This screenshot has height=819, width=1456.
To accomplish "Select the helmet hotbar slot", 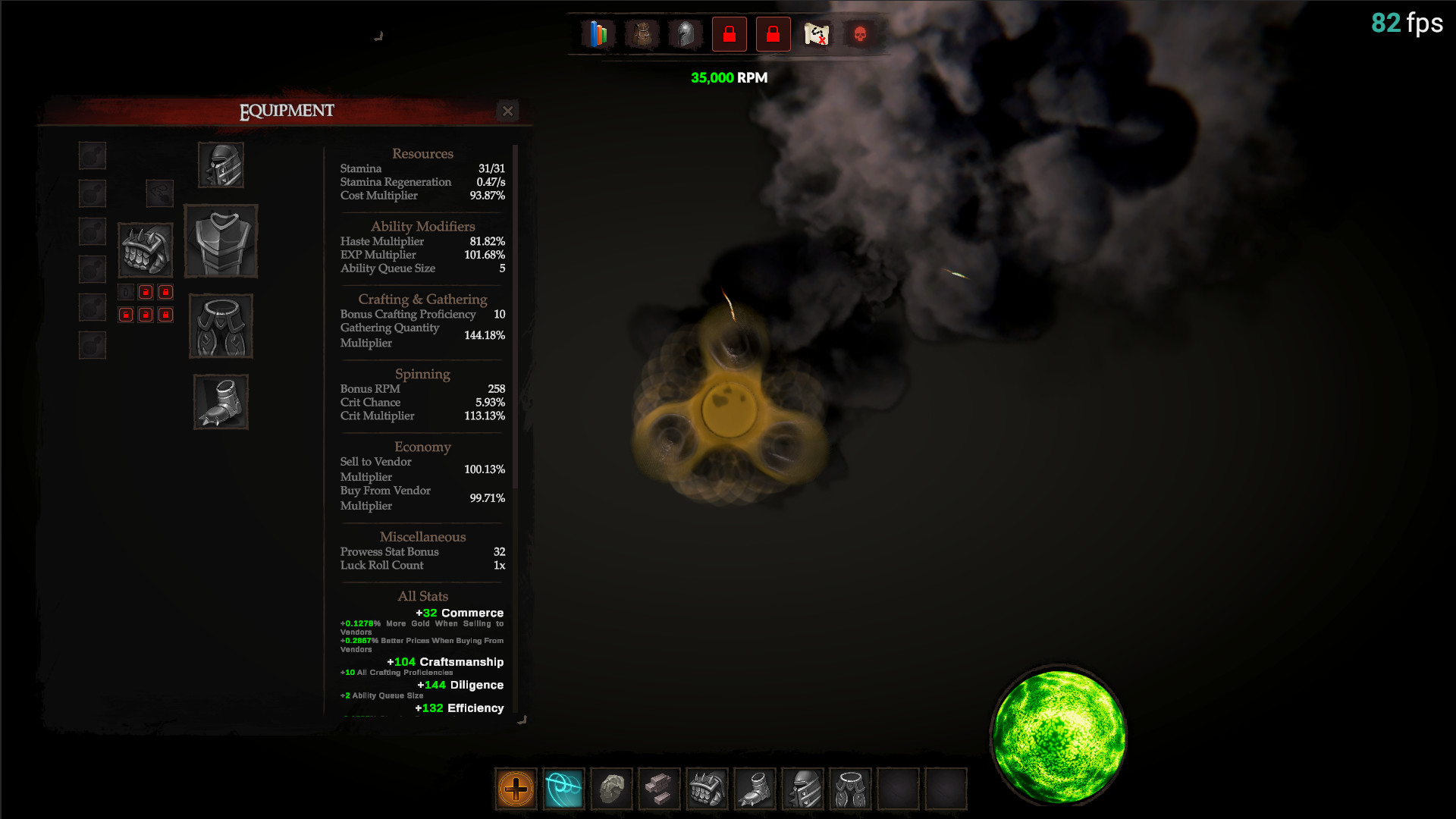I will point(802,789).
